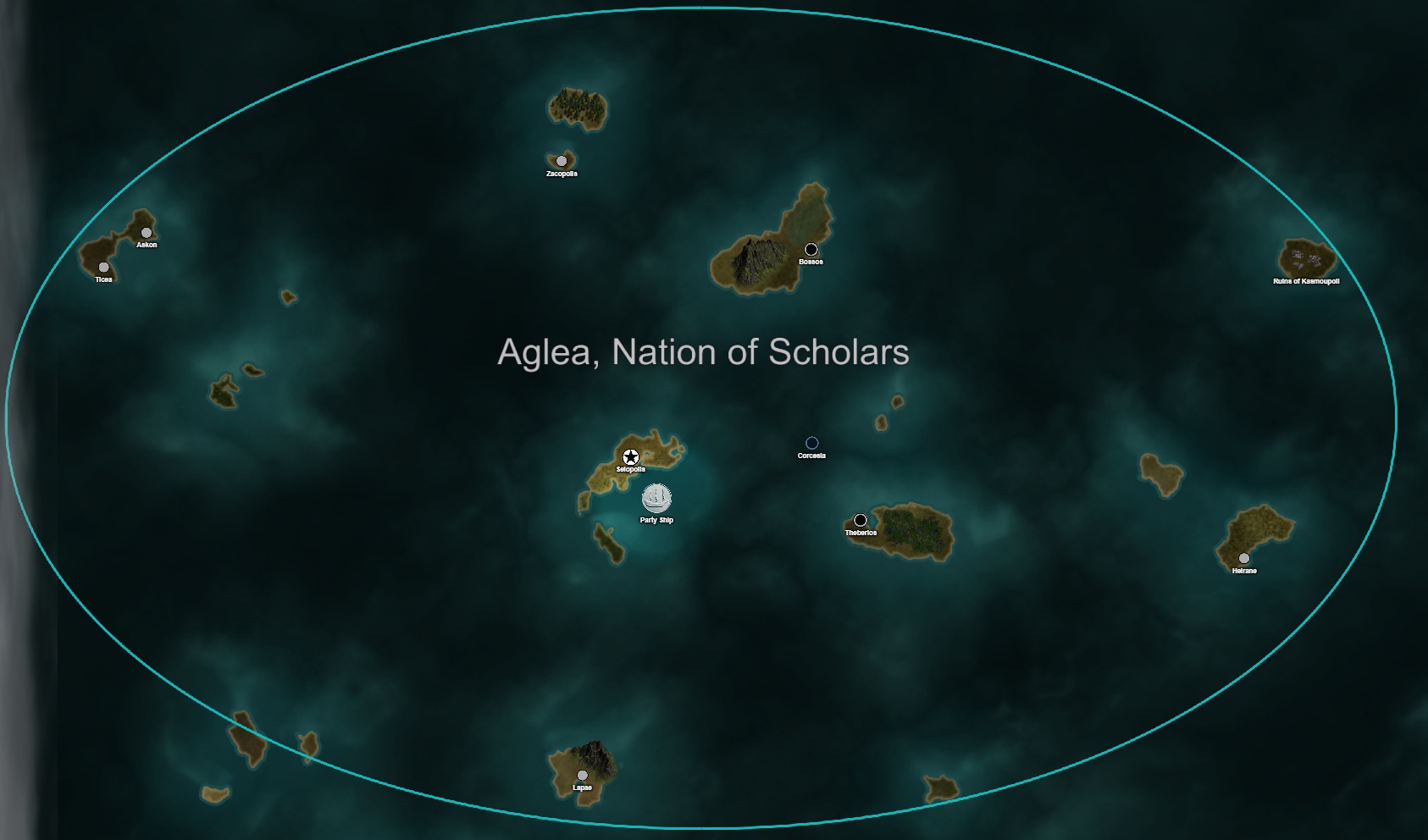Select the Selopolis star capital marker

click(x=630, y=457)
